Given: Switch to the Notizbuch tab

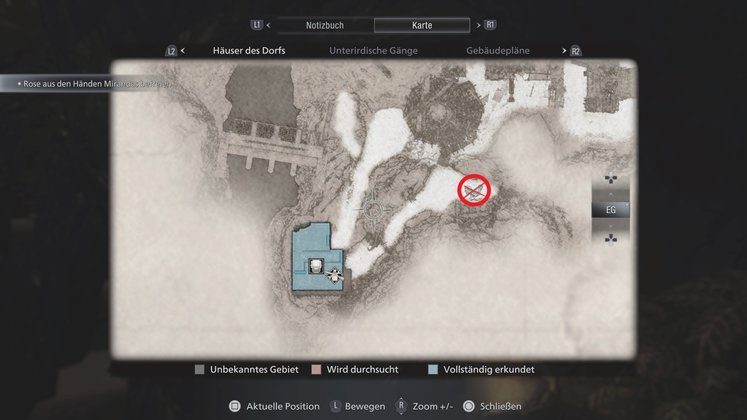Looking at the screenshot, I should pos(324,24).
